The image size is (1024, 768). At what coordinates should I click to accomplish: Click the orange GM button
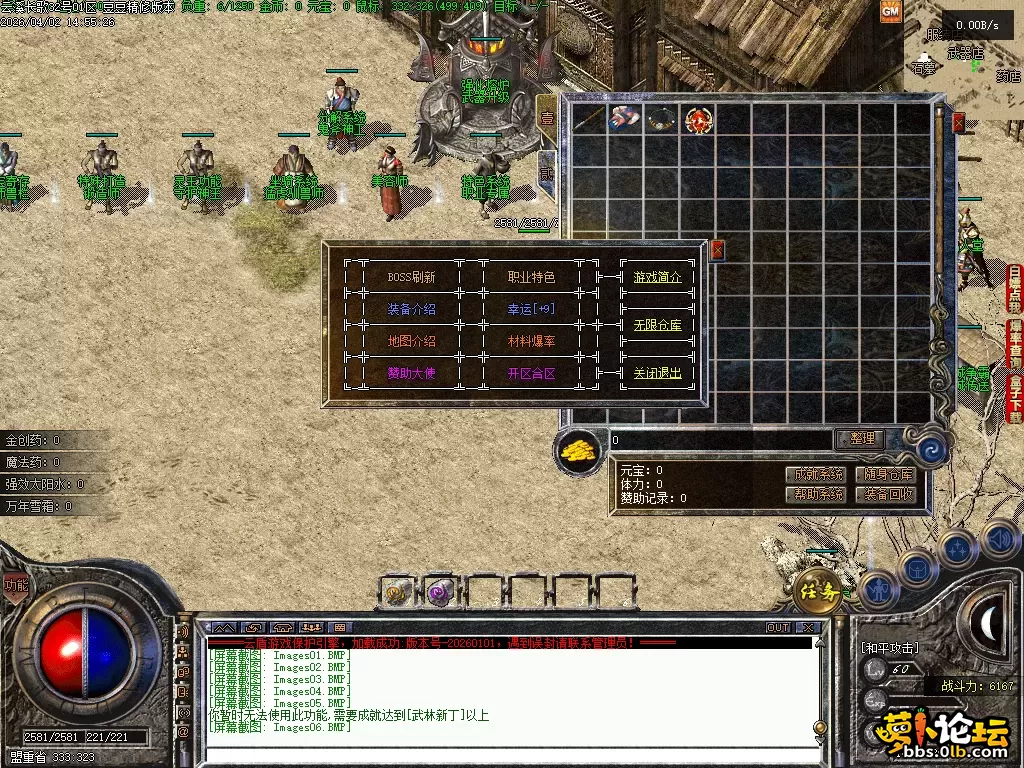pyautogui.click(x=890, y=11)
